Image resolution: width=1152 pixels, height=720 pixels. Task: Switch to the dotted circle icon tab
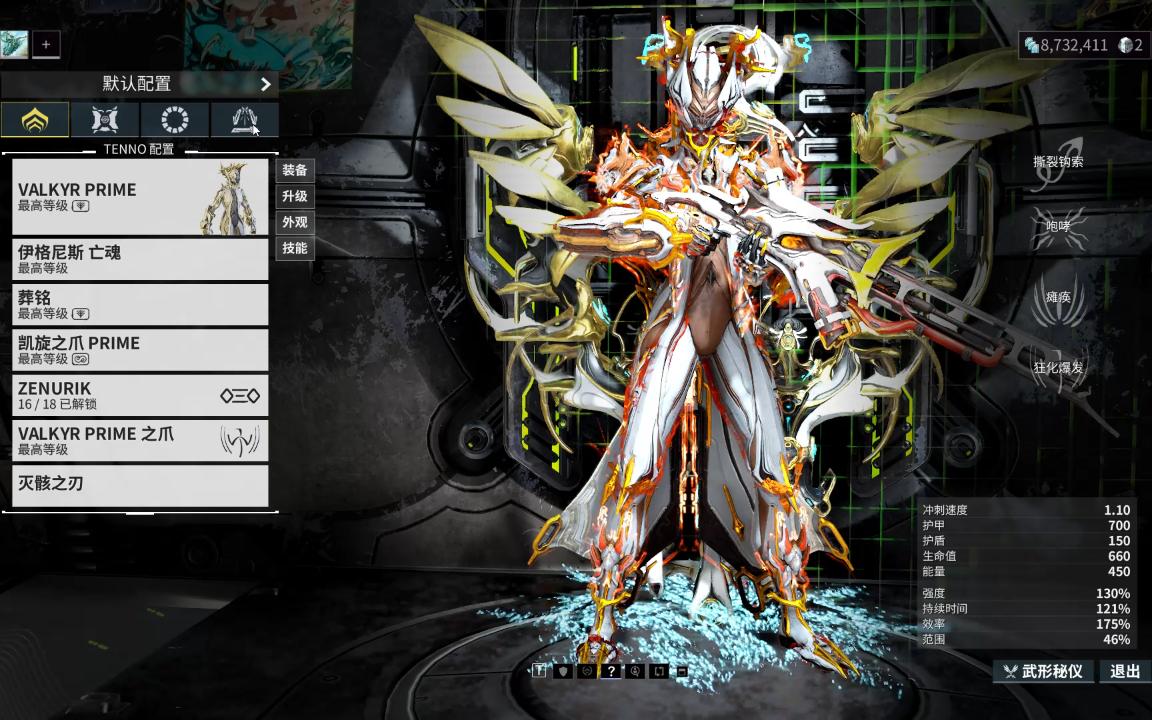175,120
